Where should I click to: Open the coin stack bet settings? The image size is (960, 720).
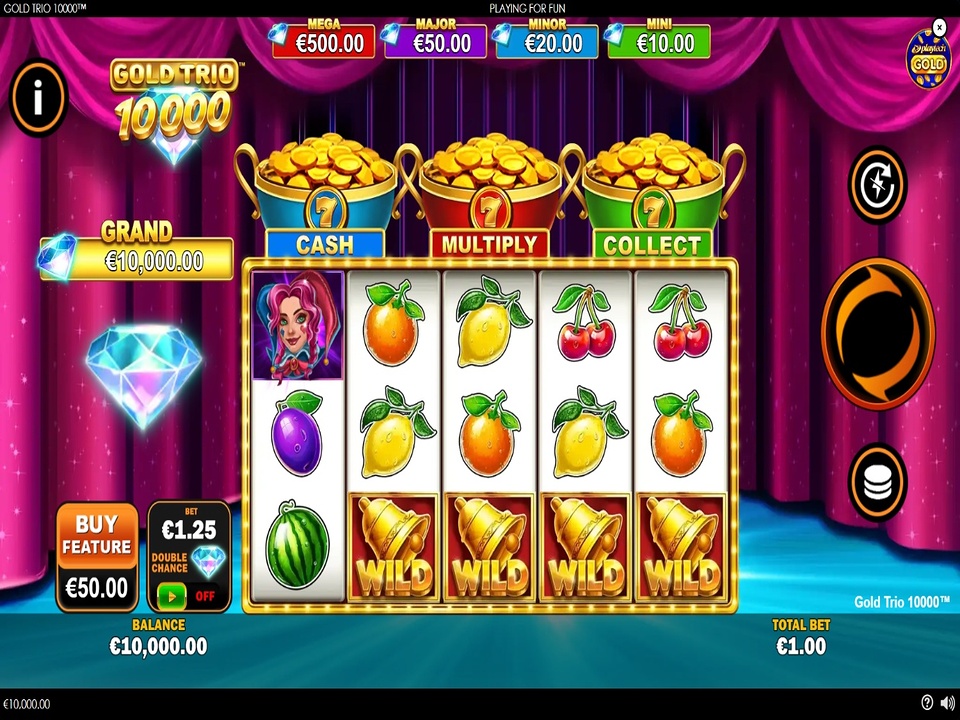click(877, 482)
